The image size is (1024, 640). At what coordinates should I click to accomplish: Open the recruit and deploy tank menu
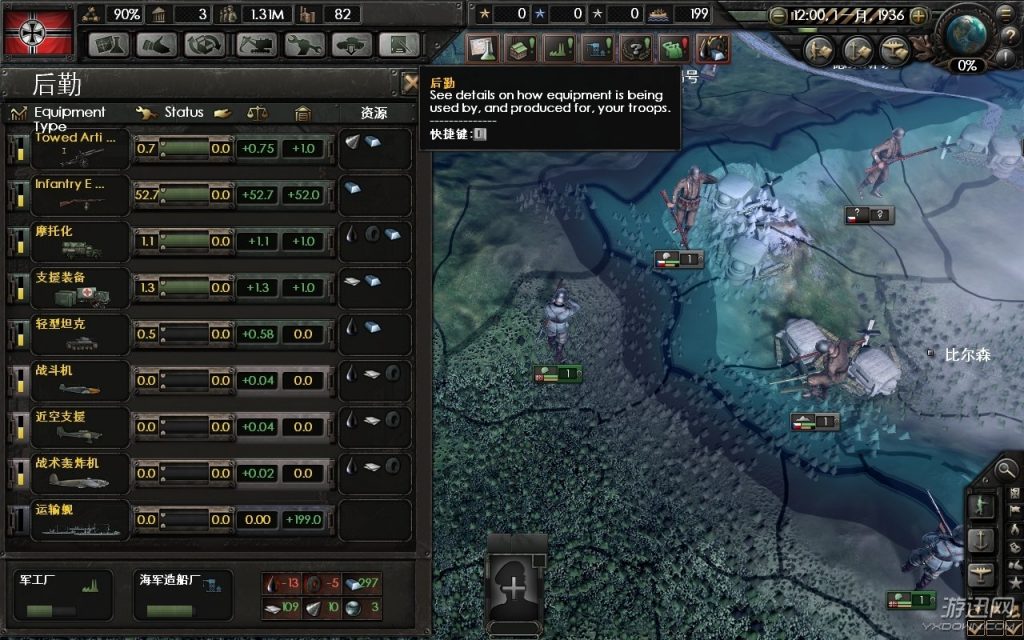[x=352, y=45]
